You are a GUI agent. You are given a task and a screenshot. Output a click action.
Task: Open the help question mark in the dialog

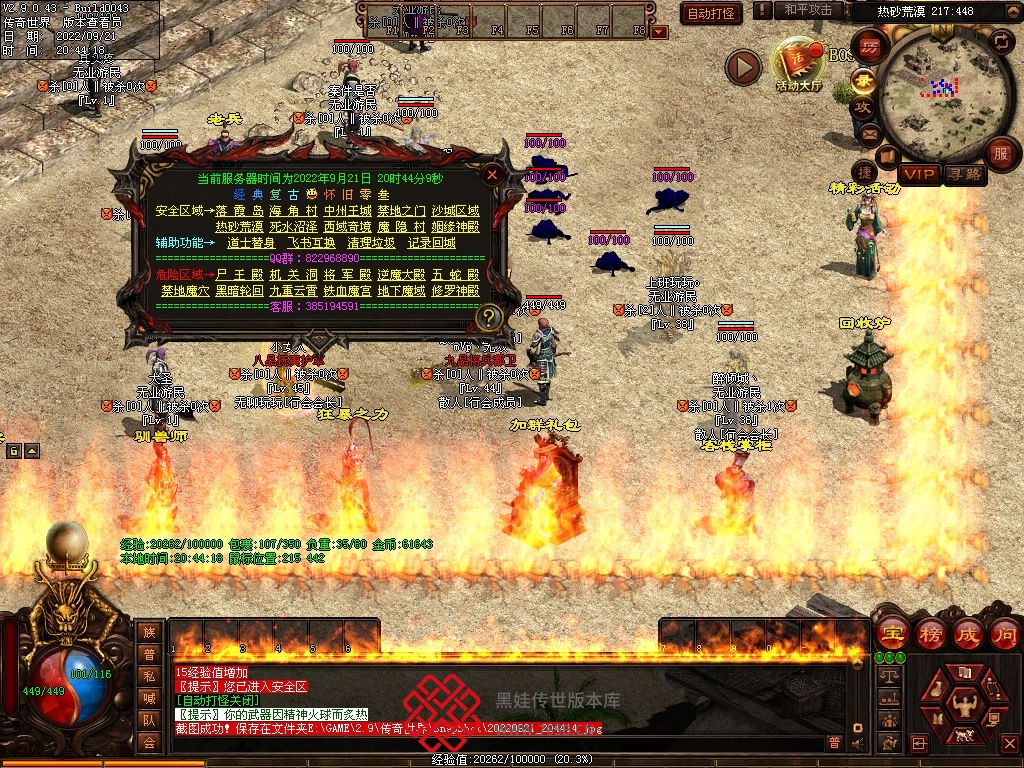(488, 317)
